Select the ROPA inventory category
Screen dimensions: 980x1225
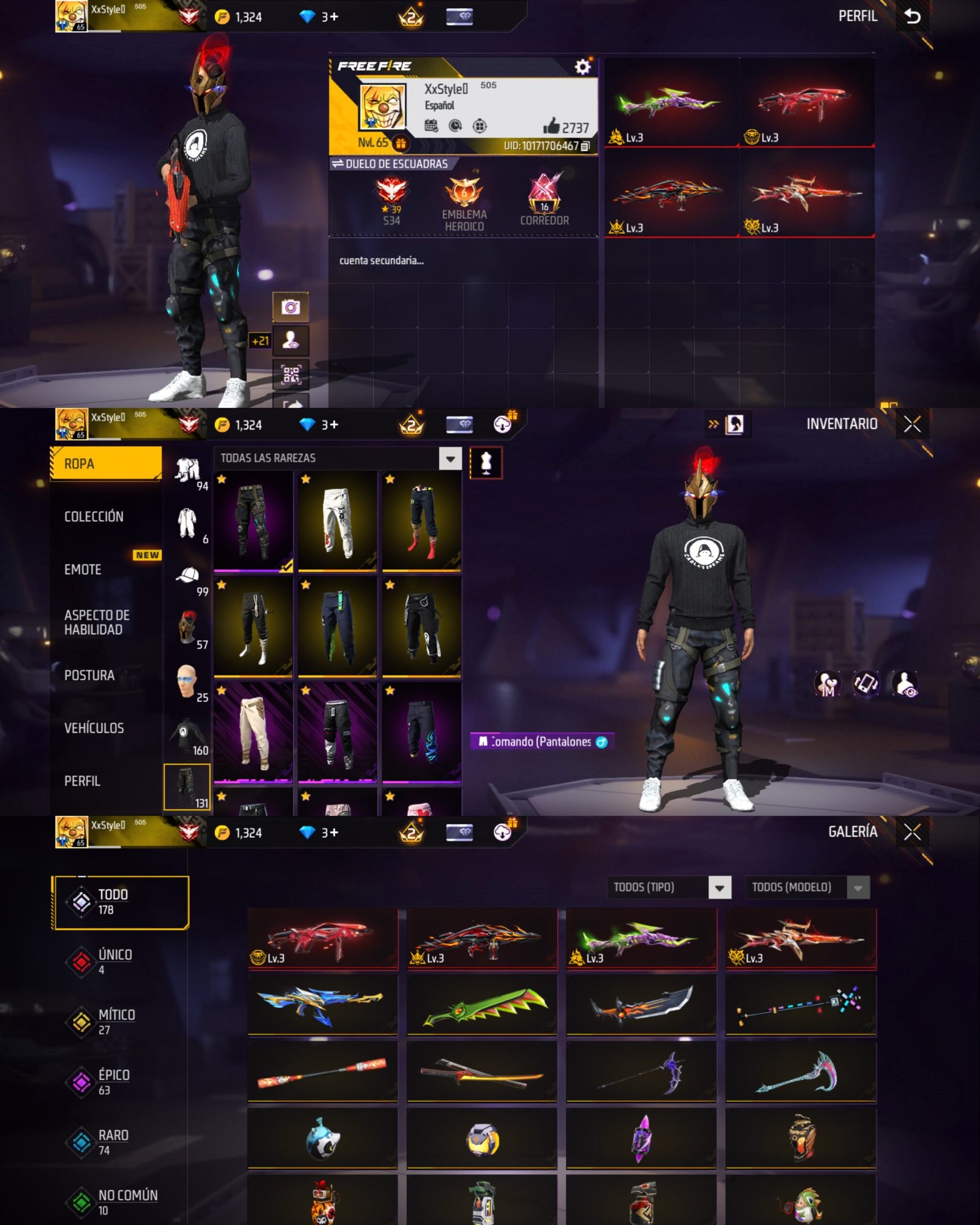coord(105,464)
